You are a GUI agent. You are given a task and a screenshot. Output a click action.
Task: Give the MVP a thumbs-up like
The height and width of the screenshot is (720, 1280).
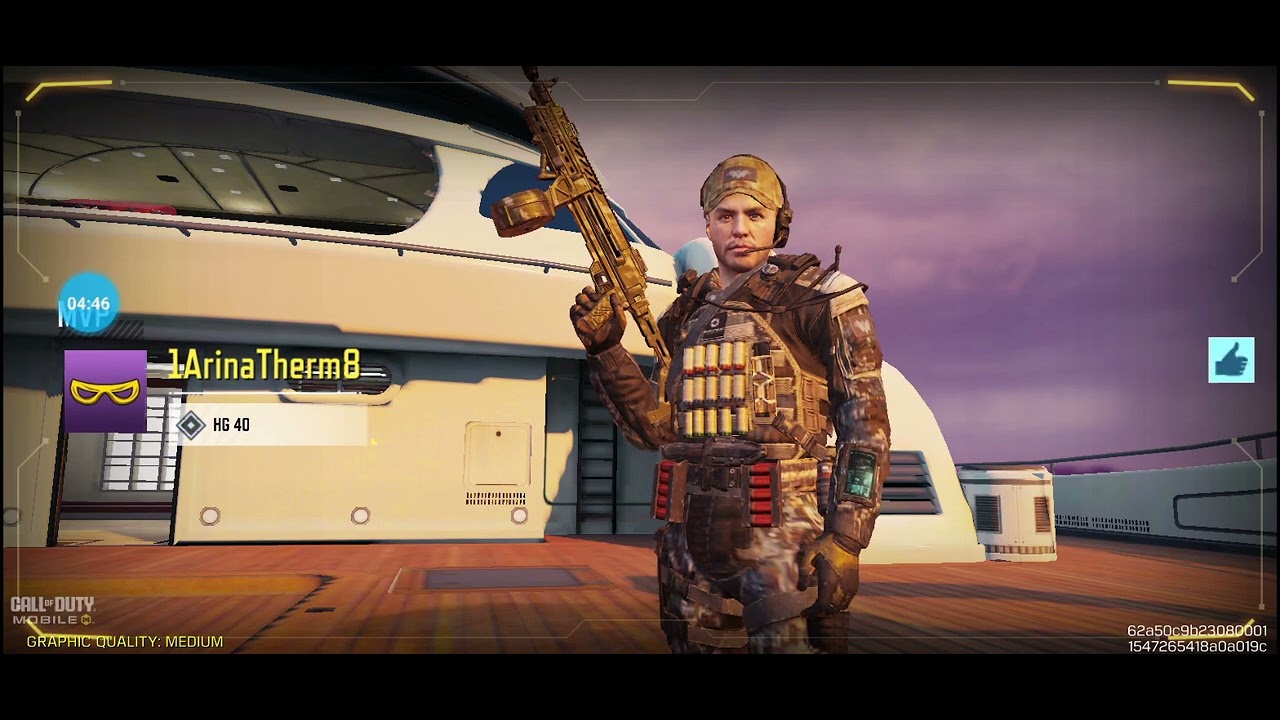coord(1231,360)
